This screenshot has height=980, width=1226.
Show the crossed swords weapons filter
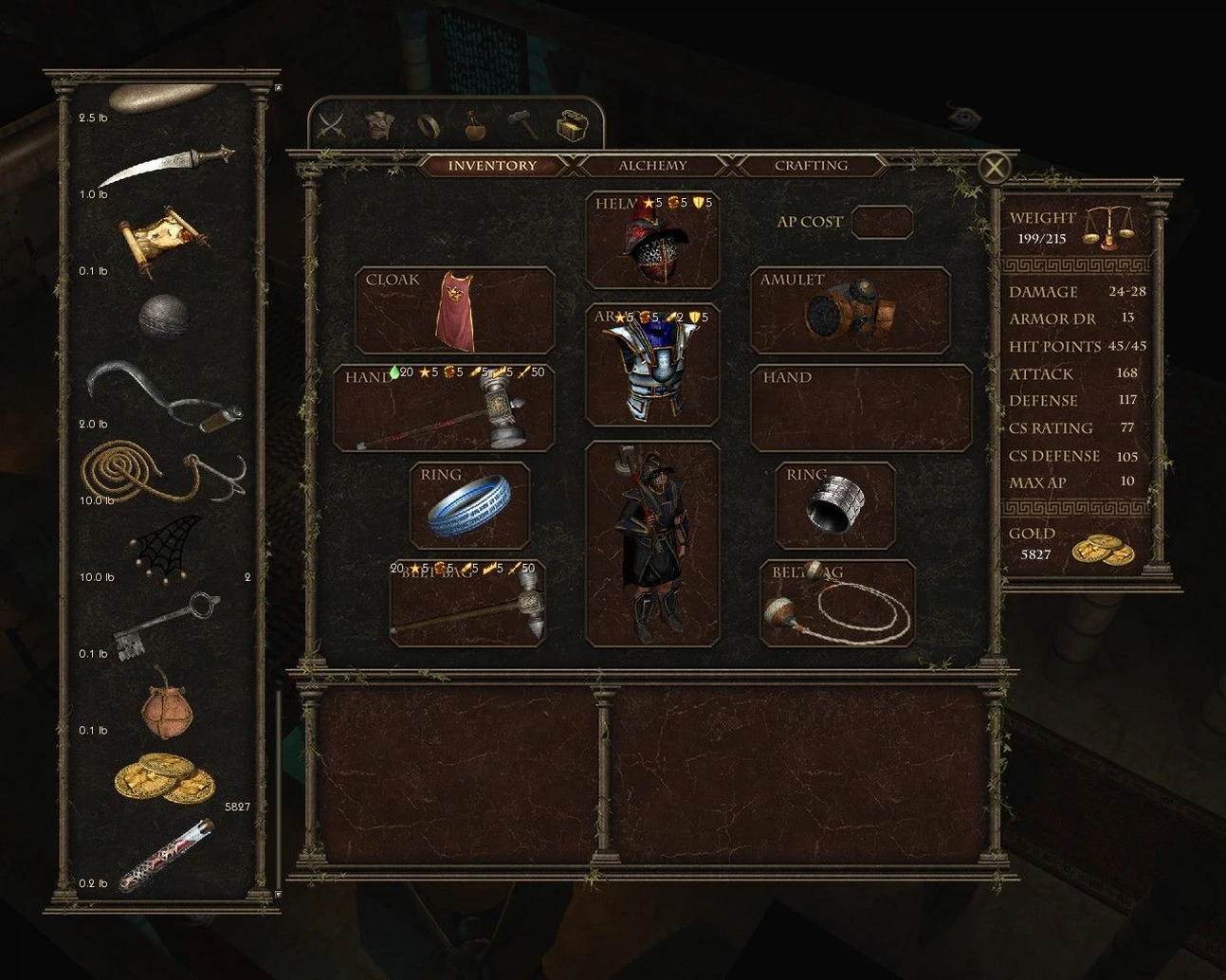point(331,125)
